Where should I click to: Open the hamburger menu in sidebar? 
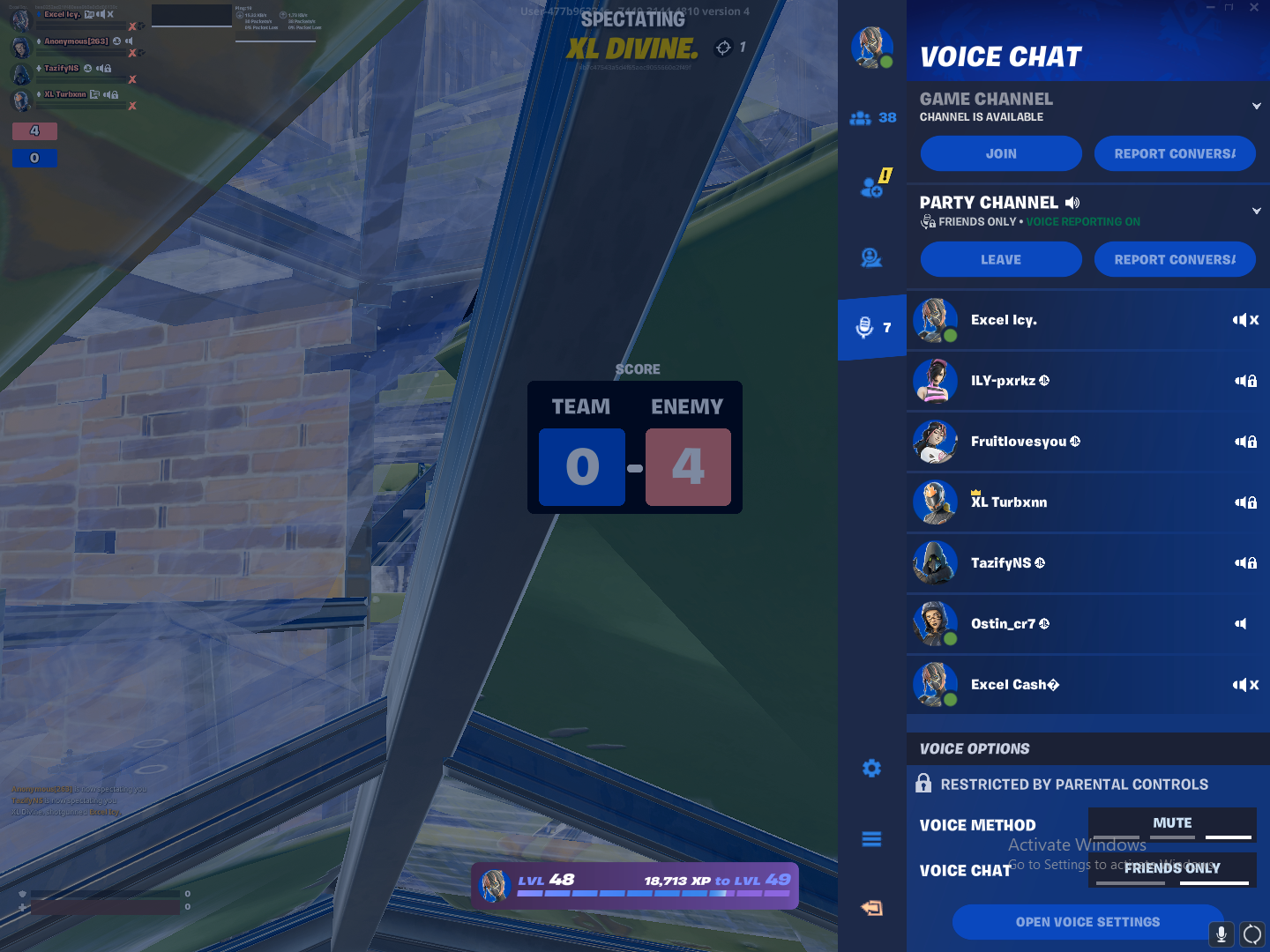[x=871, y=839]
